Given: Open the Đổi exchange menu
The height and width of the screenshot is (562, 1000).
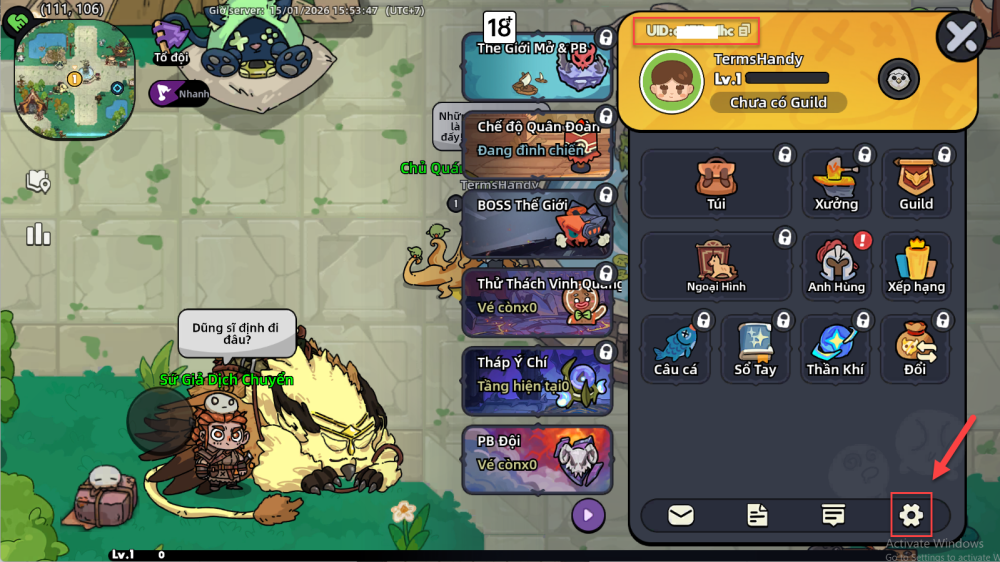Looking at the screenshot, I should 916,348.
